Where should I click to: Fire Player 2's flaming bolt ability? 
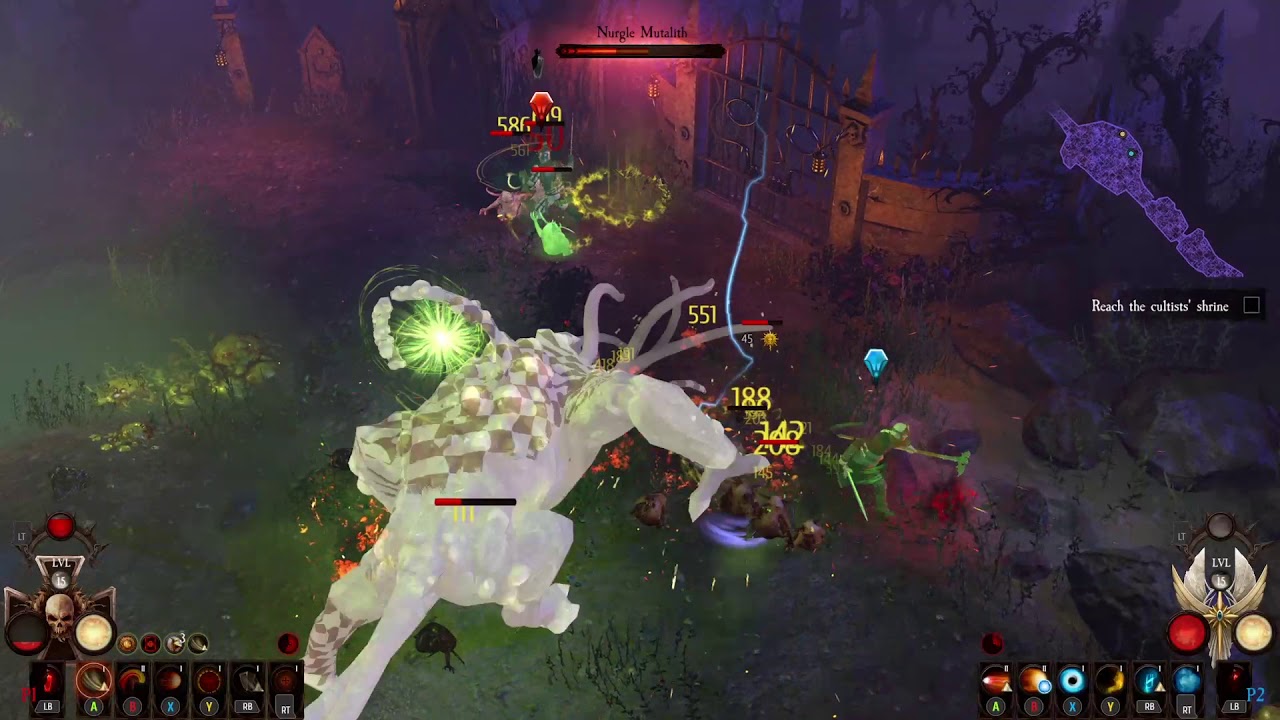pos(995,682)
